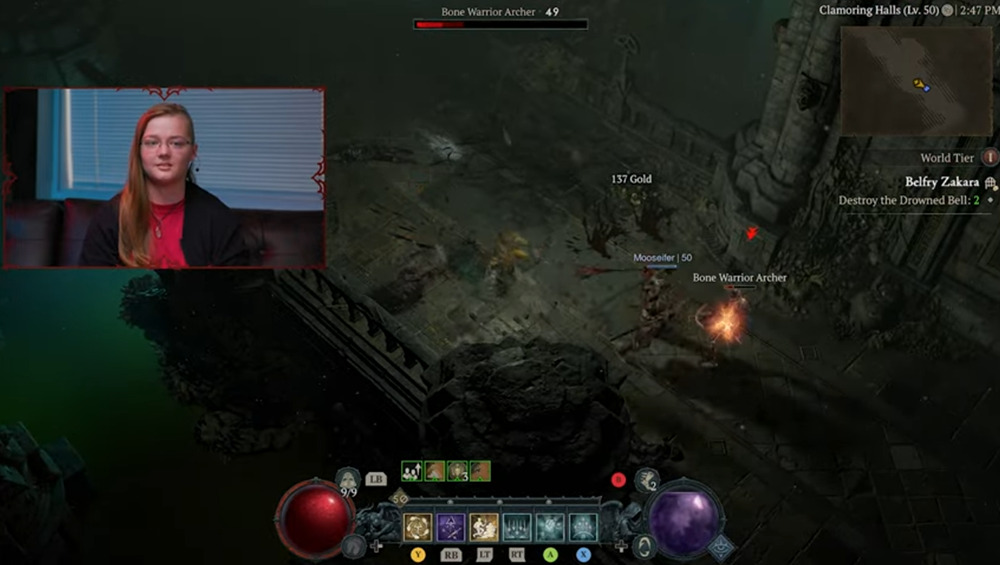Select the buff icon showing number 3
1000x565 pixels.
pyautogui.click(x=457, y=470)
